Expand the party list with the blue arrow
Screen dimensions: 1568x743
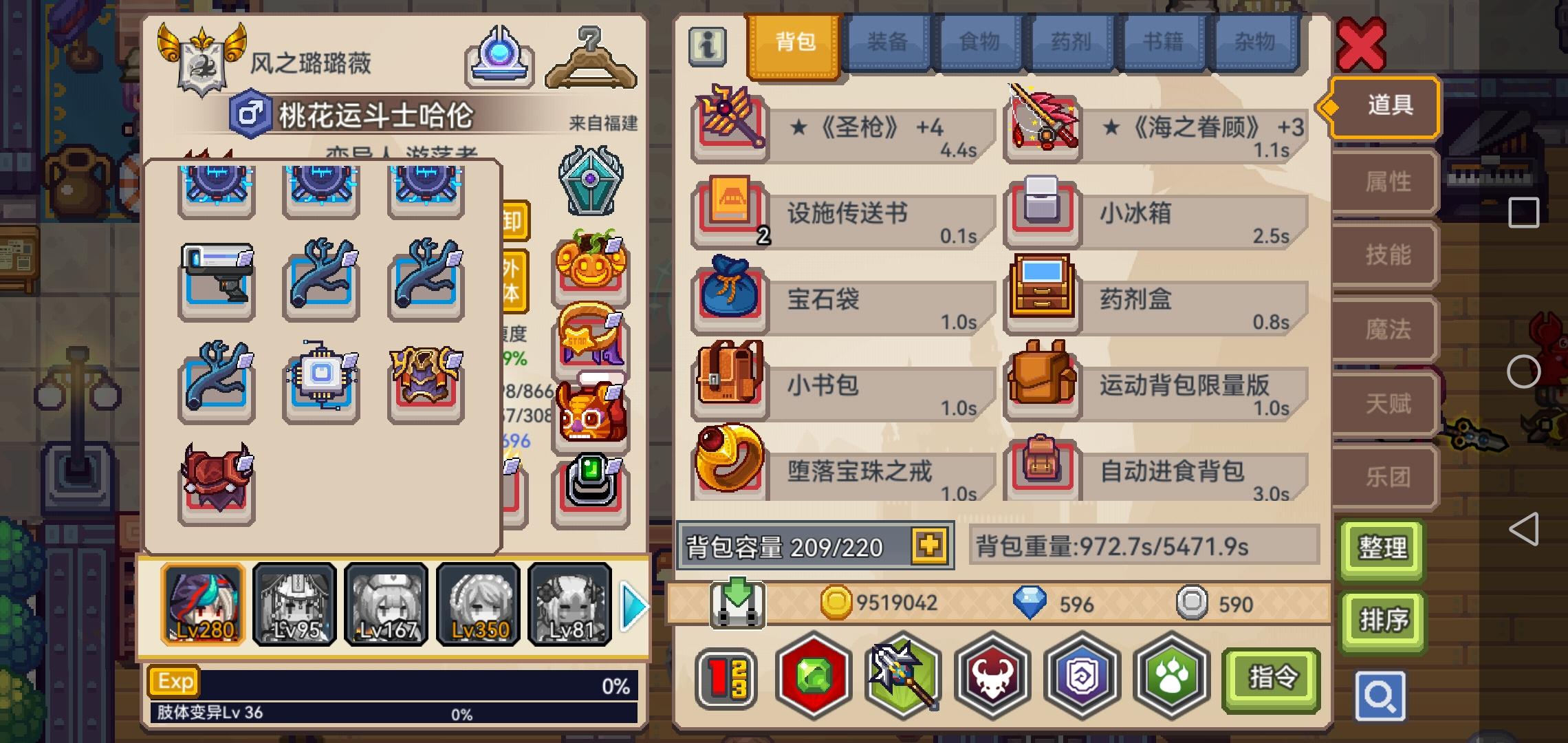point(634,605)
